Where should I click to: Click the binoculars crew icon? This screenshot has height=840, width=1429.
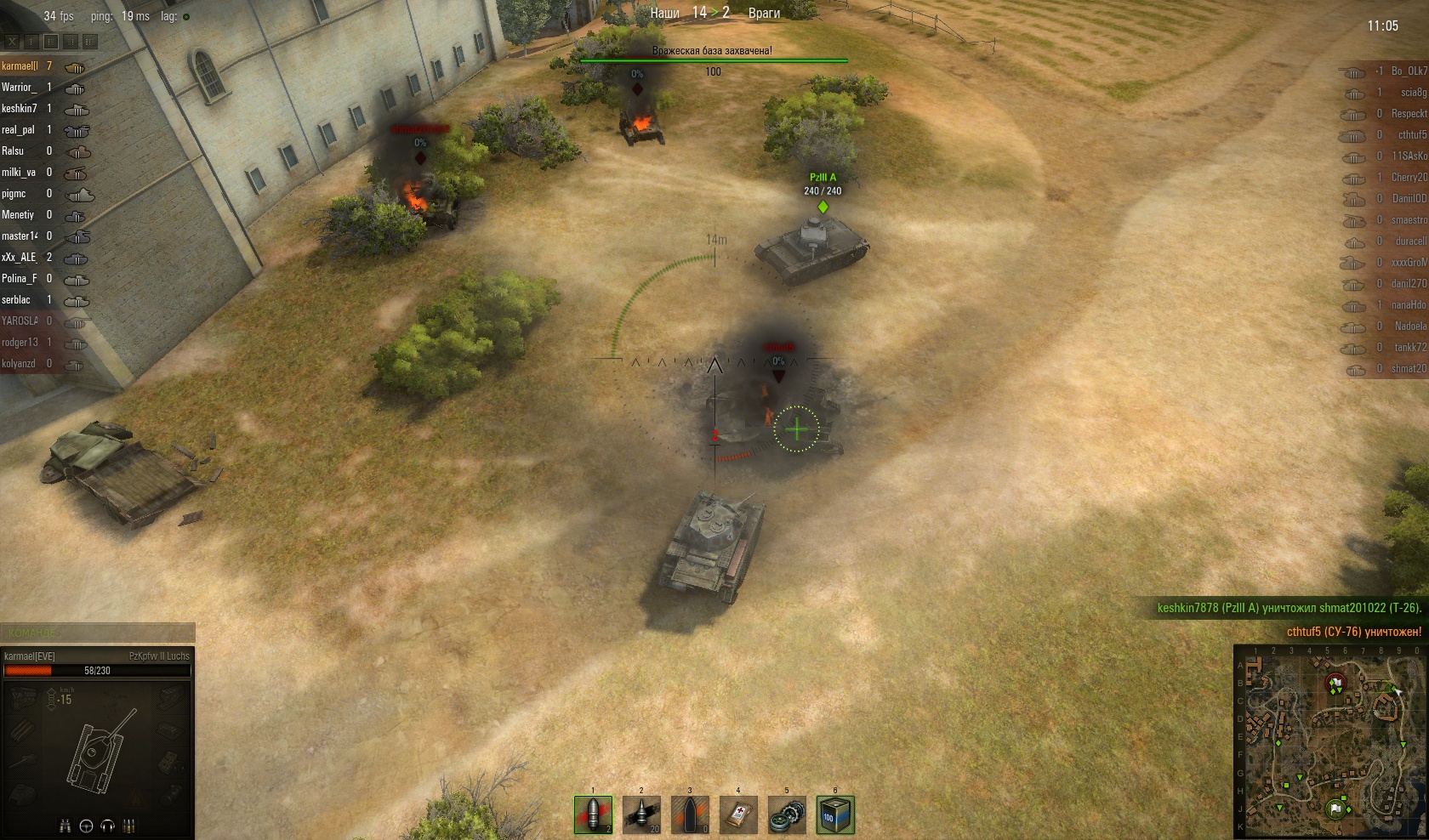pyautogui.click(x=65, y=826)
